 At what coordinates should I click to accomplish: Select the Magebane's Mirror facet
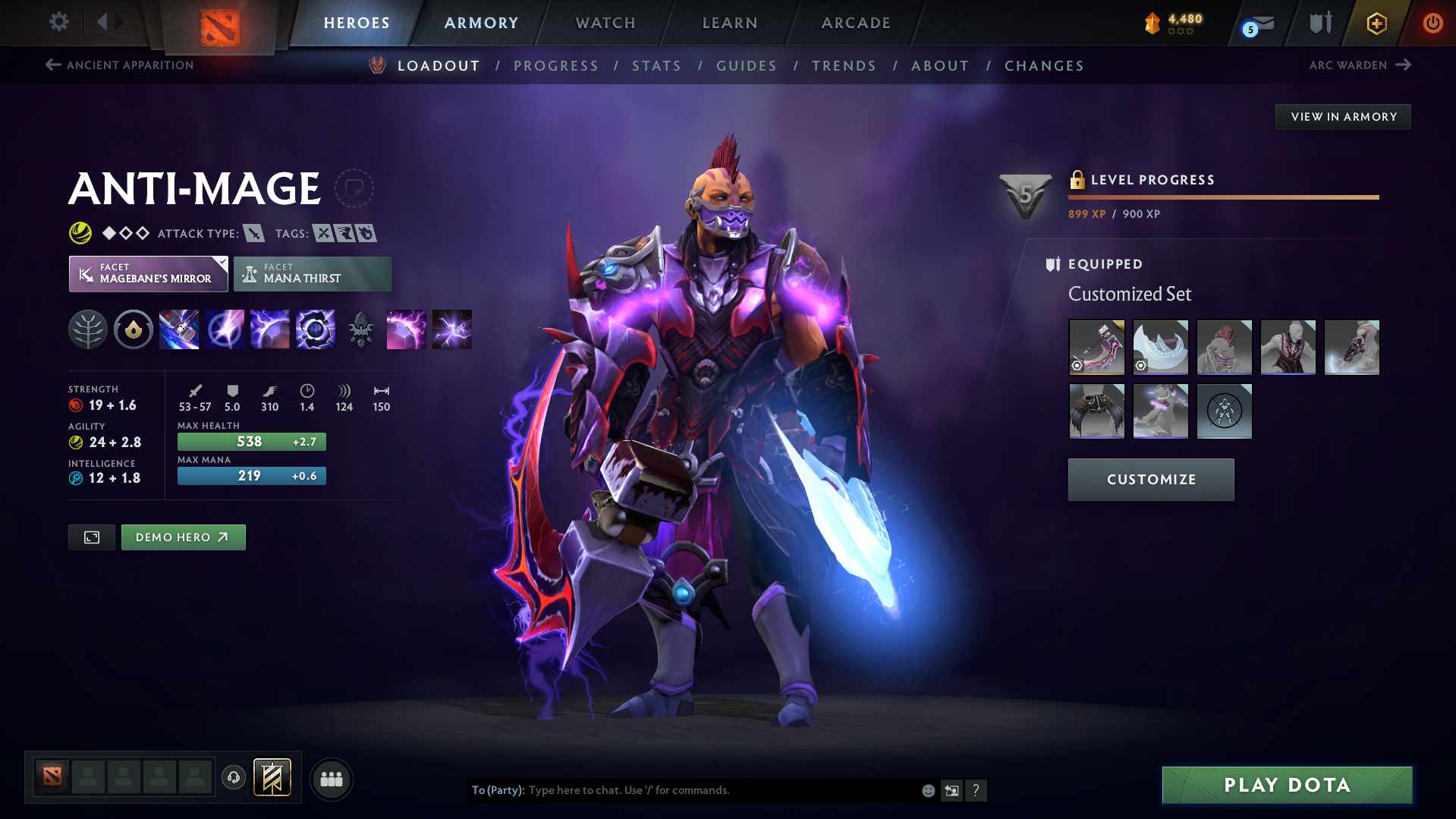148,273
